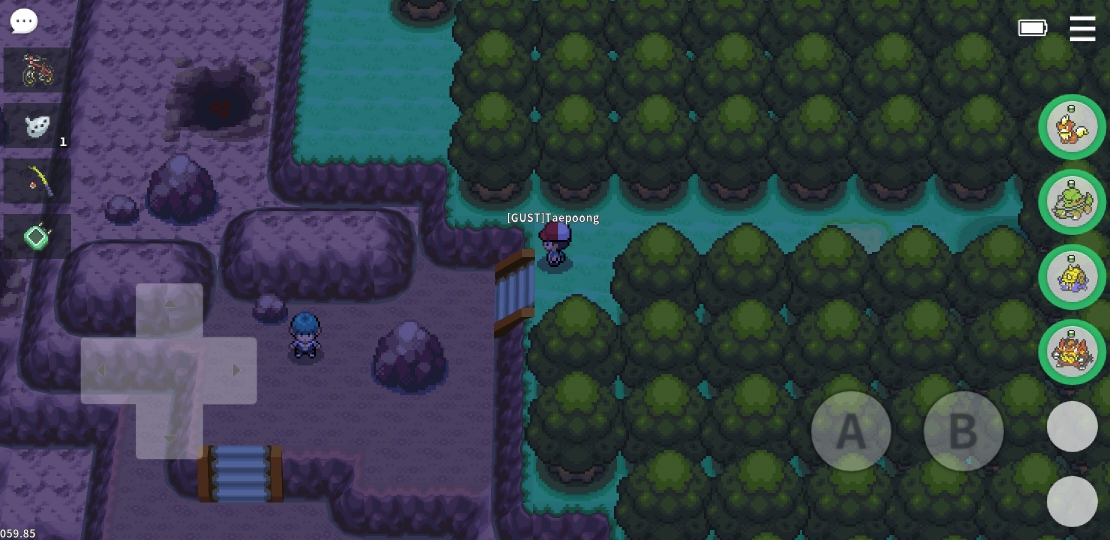The height and width of the screenshot is (540, 1110).
Task: Tap the d-pad left arrow
Action: (103, 371)
